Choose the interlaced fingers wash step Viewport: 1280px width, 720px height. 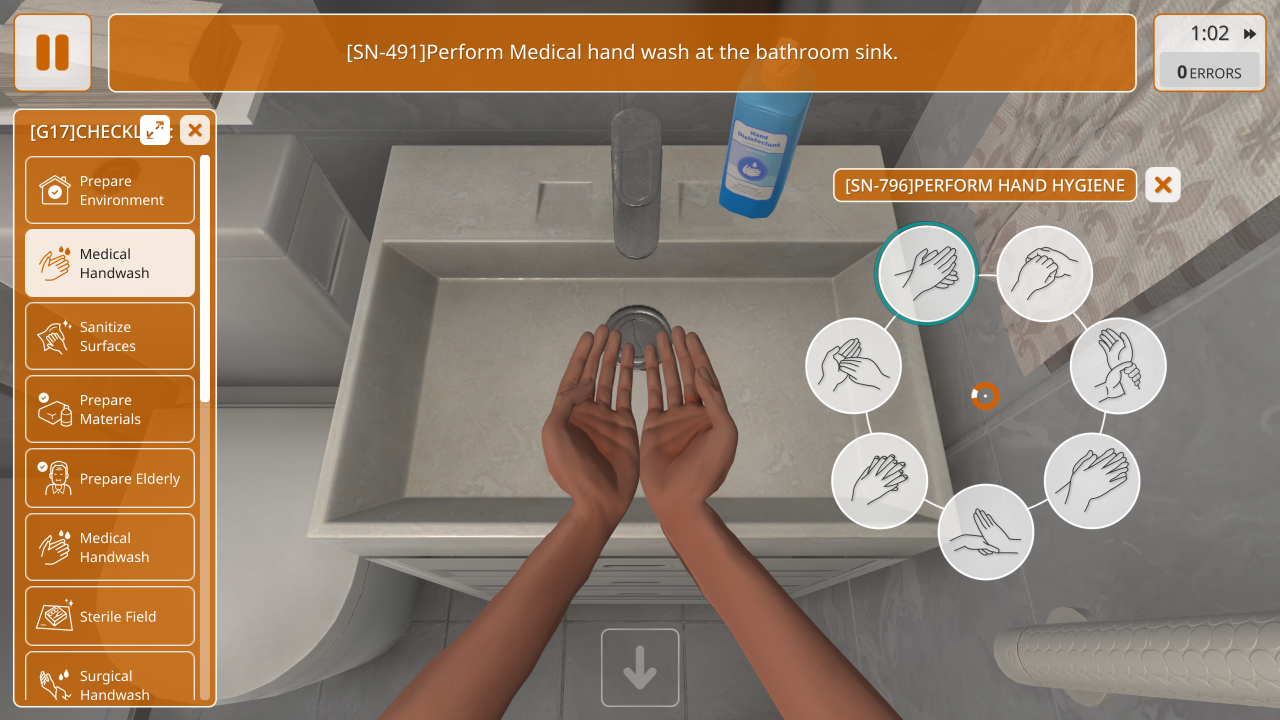(x=880, y=481)
